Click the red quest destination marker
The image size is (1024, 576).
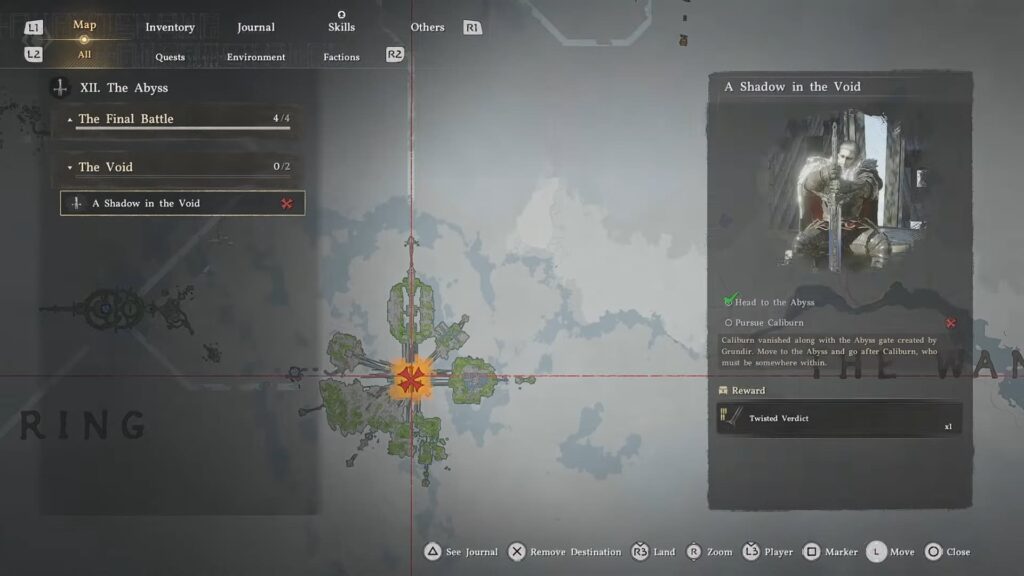coord(409,378)
